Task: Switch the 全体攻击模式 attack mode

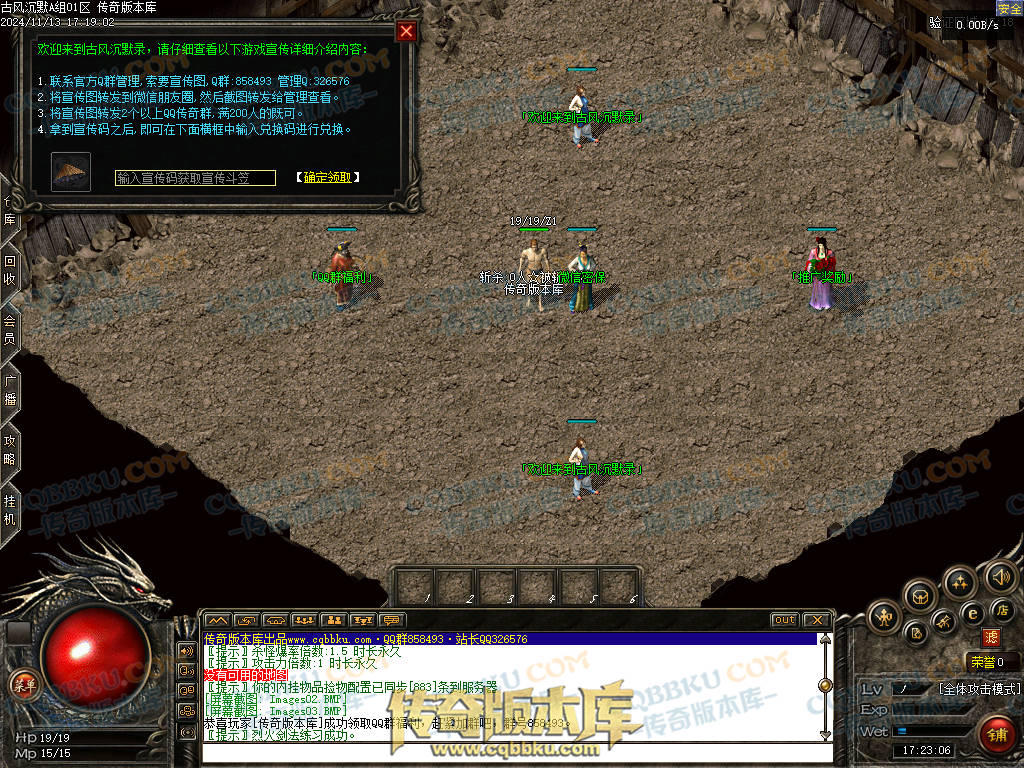Action: coord(979,689)
